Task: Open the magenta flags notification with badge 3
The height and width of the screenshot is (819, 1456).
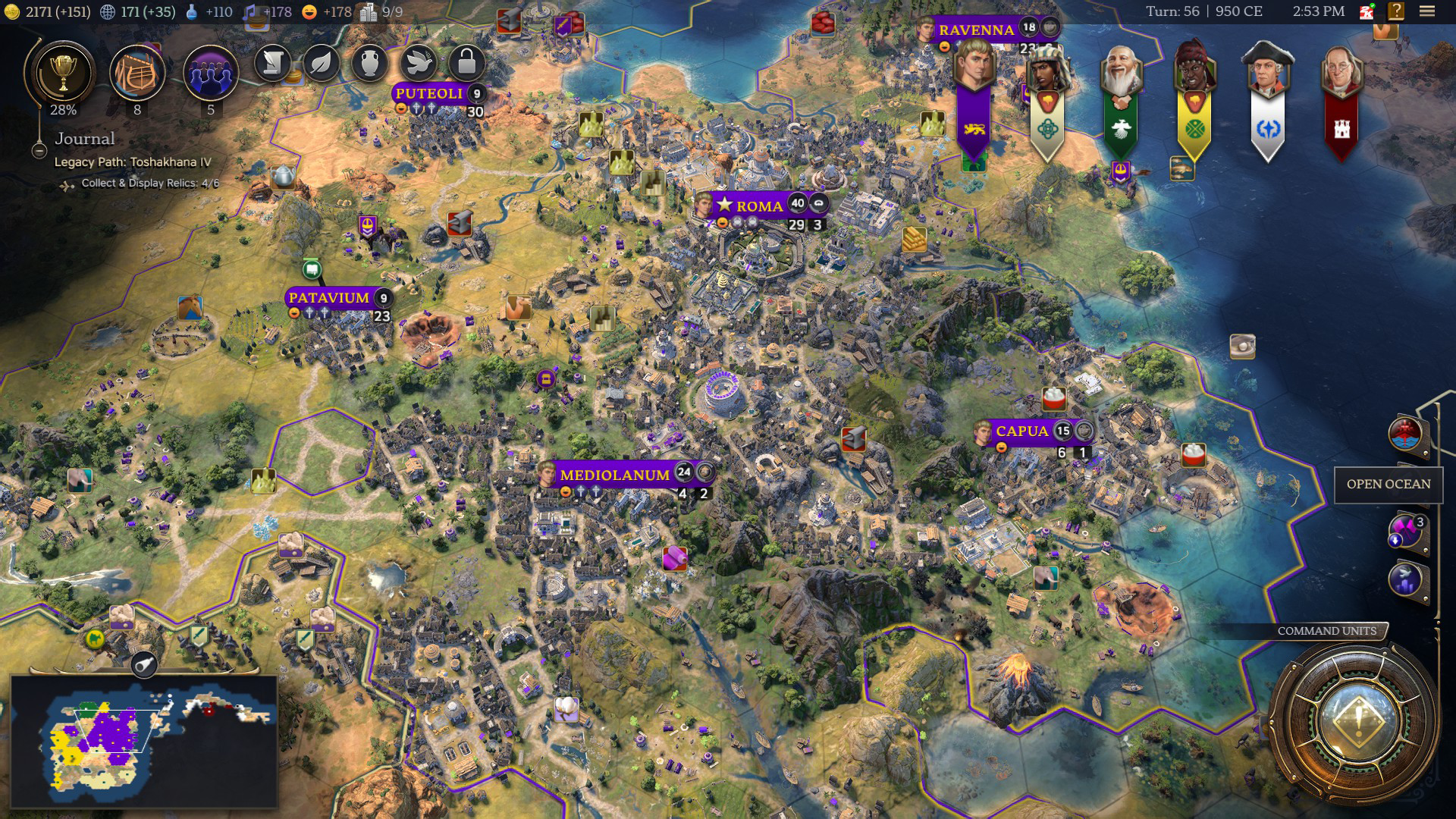Action: pyautogui.click(x=1405, y=530)
